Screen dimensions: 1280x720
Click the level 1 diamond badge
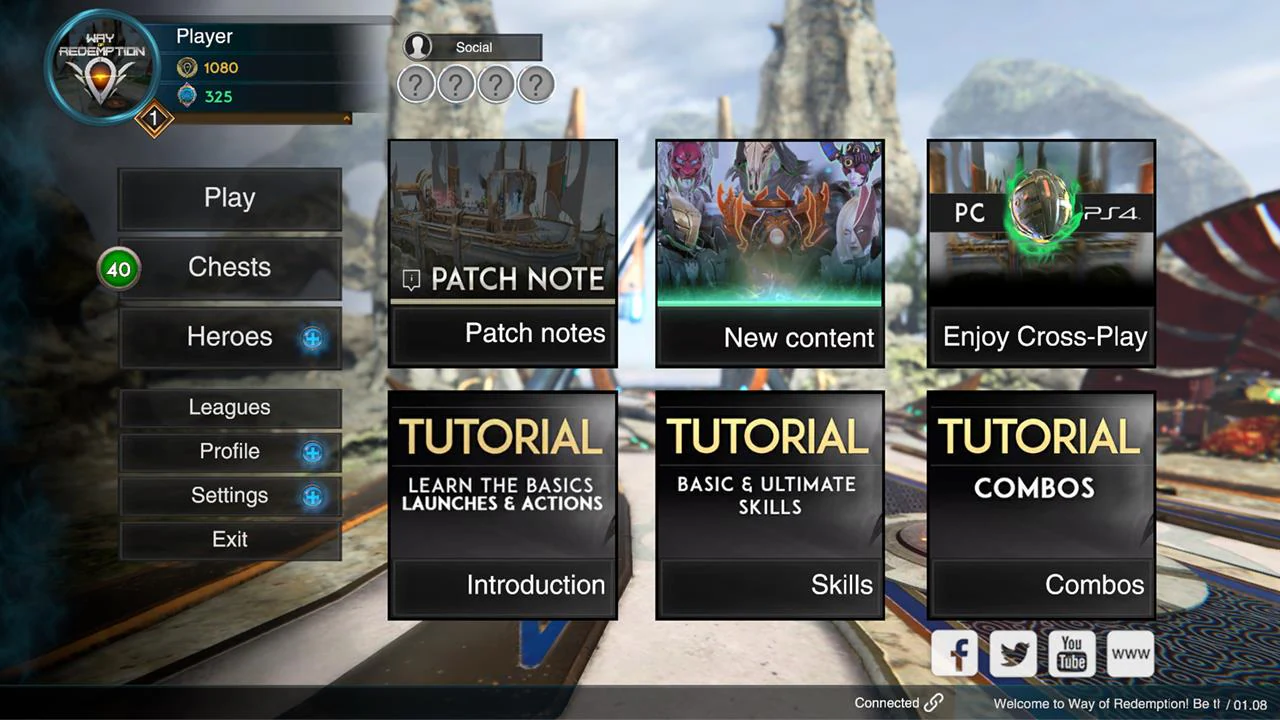(154, 120)
